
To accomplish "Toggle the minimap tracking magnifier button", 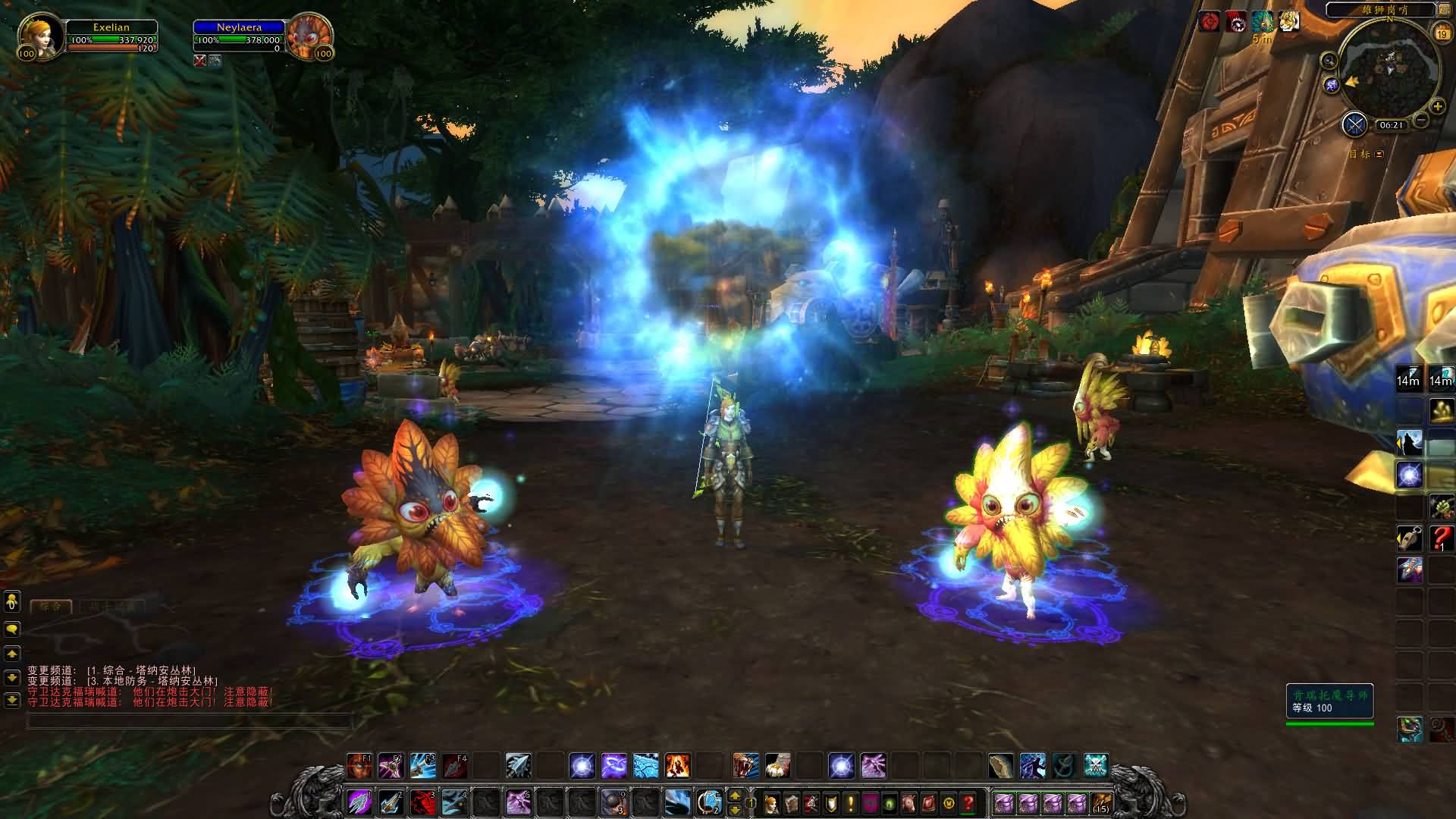I will pos(1329,61).
